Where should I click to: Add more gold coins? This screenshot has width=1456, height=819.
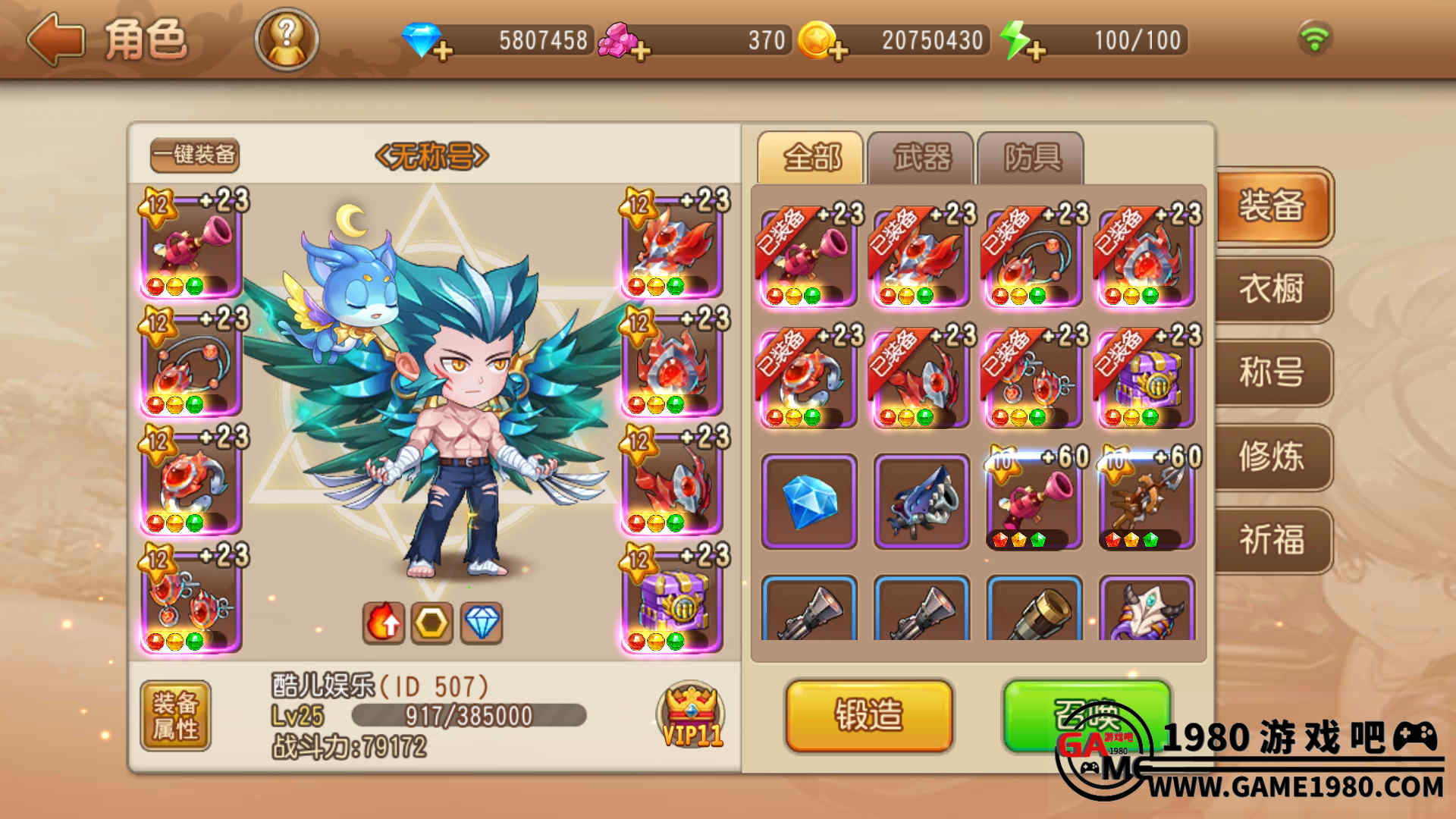(x=837, y=52)
